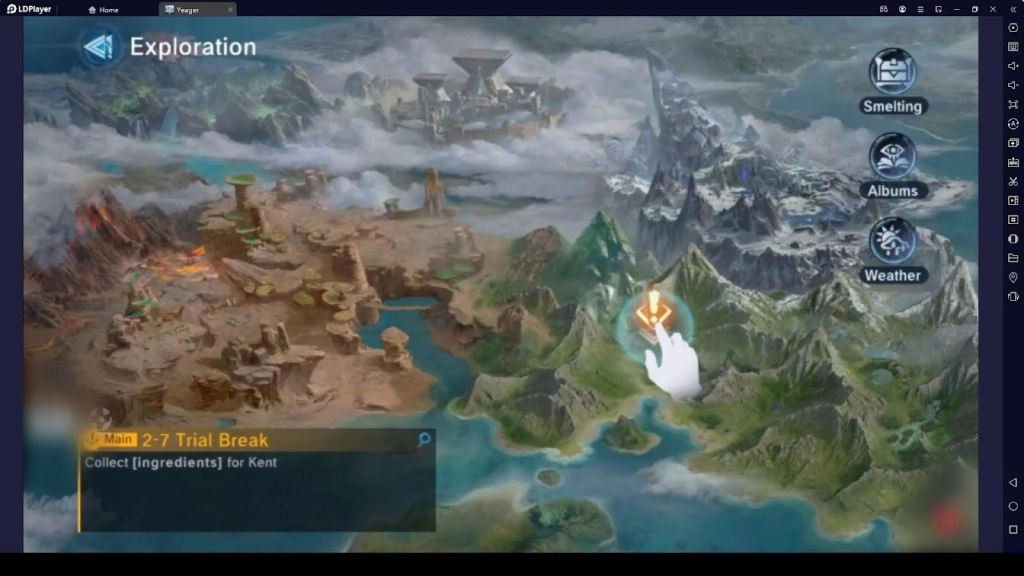Show the Weather panel

pos(892,243)
